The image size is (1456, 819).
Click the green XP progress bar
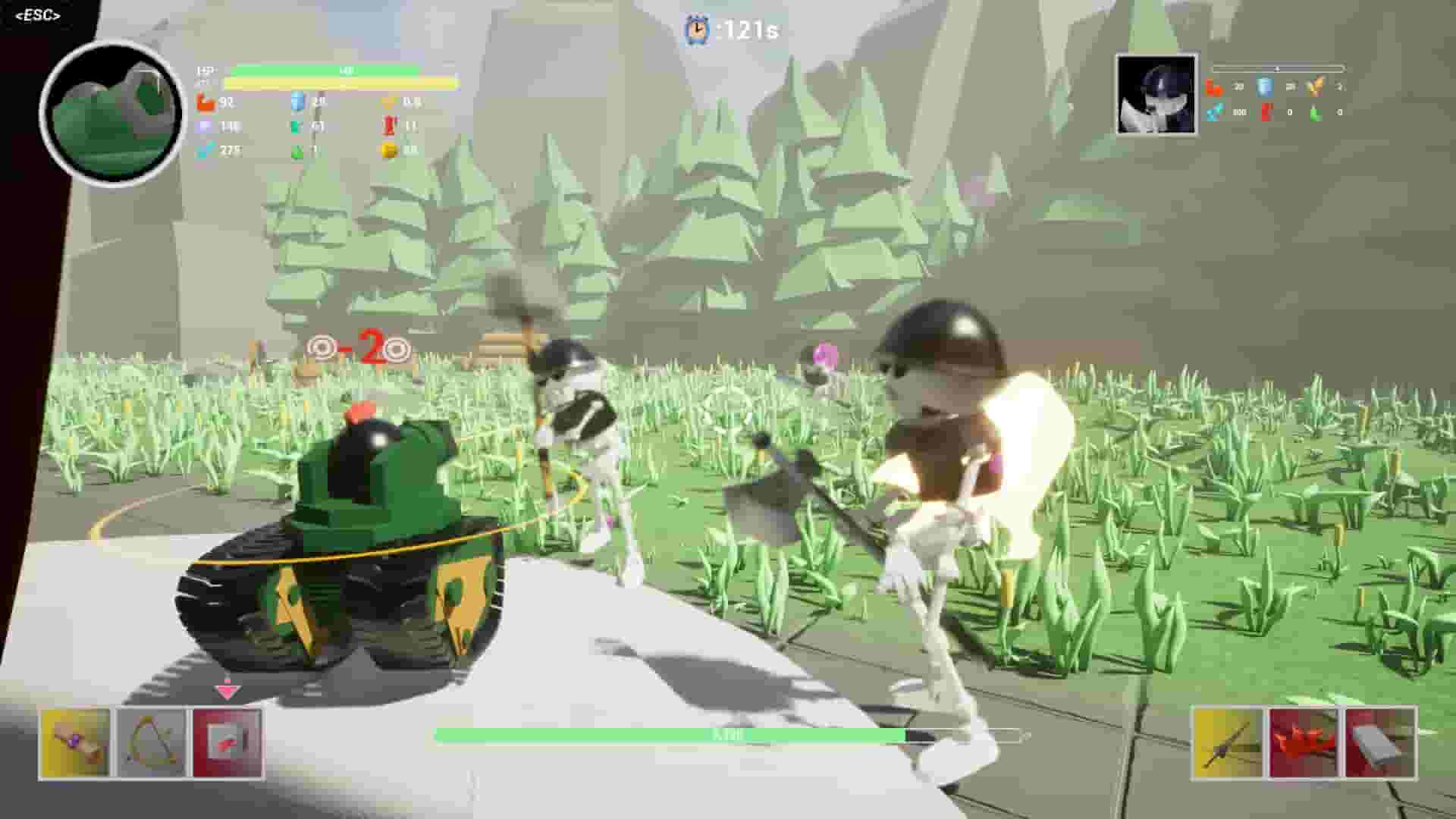pyautogui.click(x=728, y=734)
